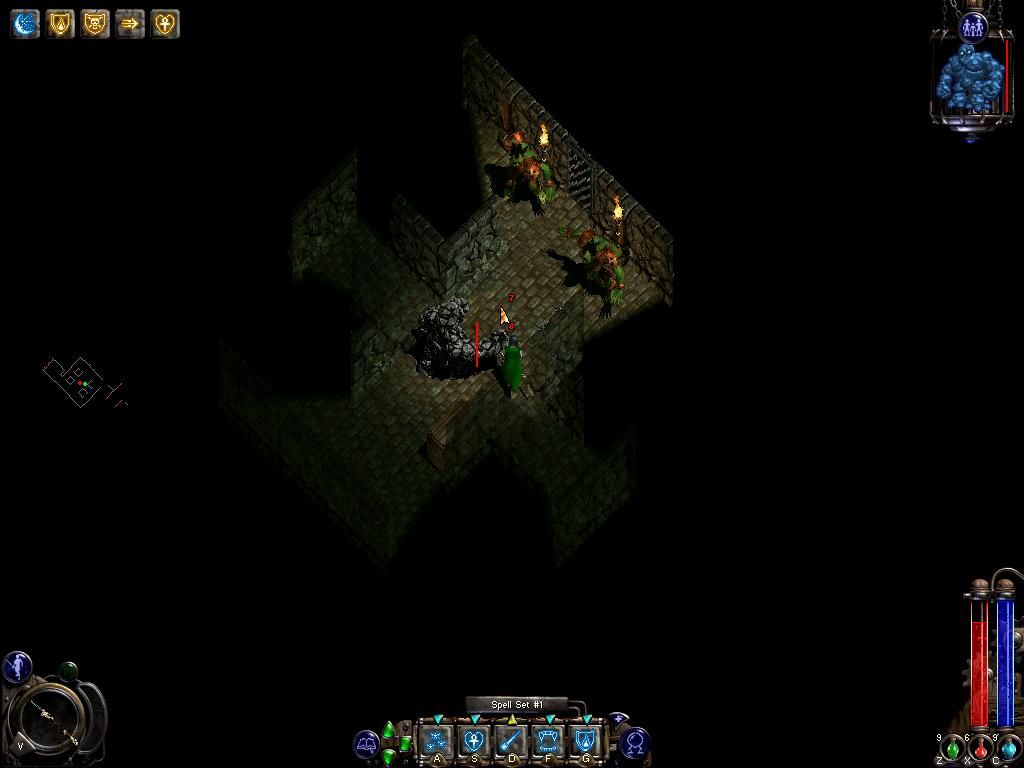This screenshot has height=768, width=1024.
Task: Click the ankh heart buff icon
Action: (x=165, y=24)
